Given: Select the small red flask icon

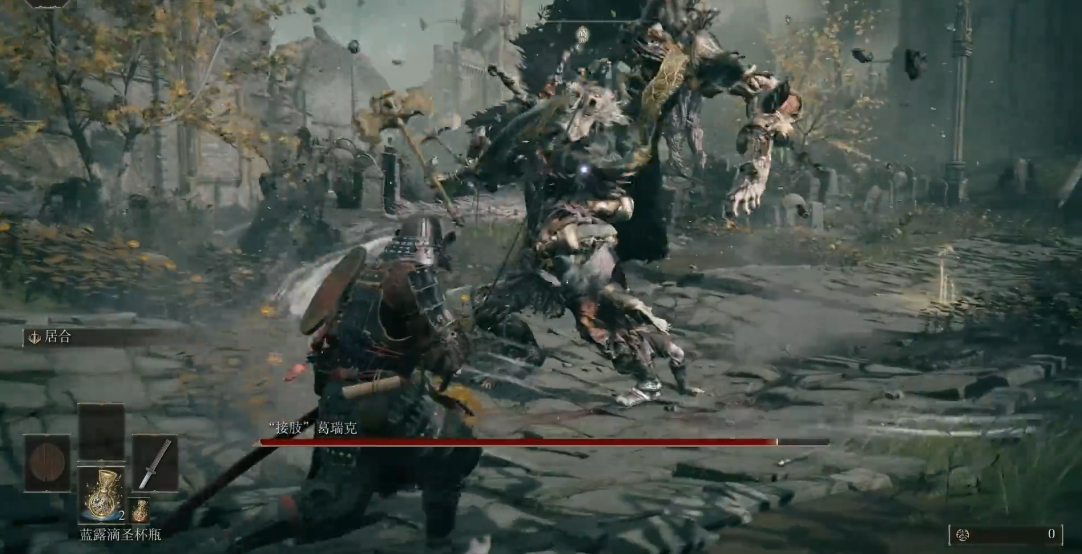Looking at the screenshot, I should coord(140,510).
